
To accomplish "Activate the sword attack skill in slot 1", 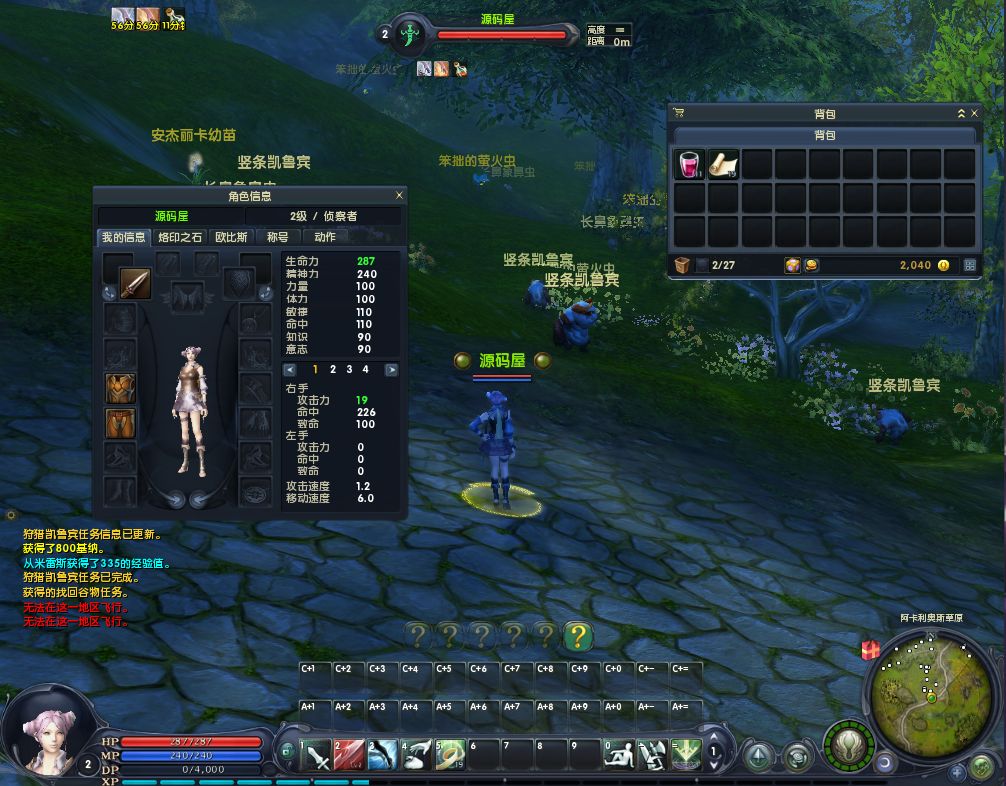I will click(x=316, y=754).
